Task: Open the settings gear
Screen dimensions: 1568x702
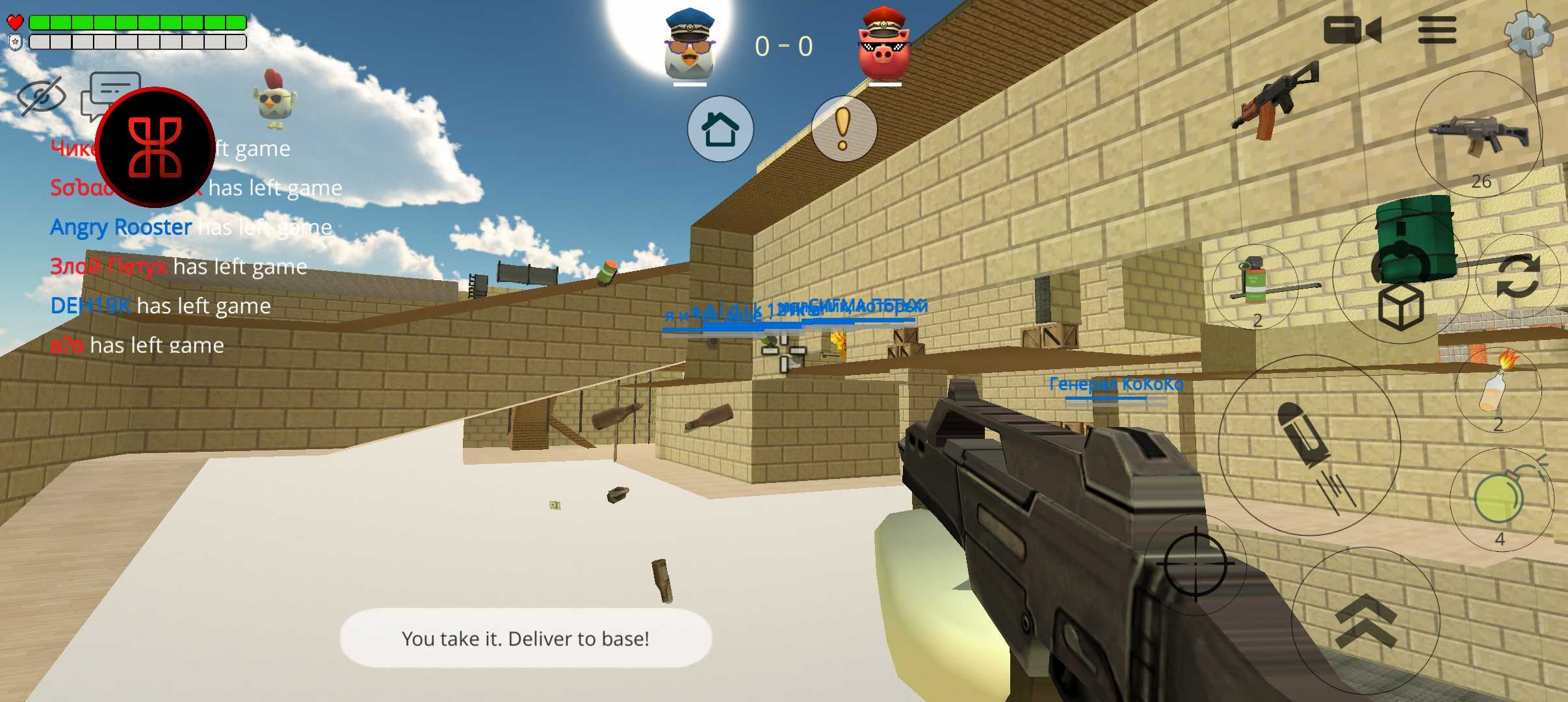Action: point(1528,32)
